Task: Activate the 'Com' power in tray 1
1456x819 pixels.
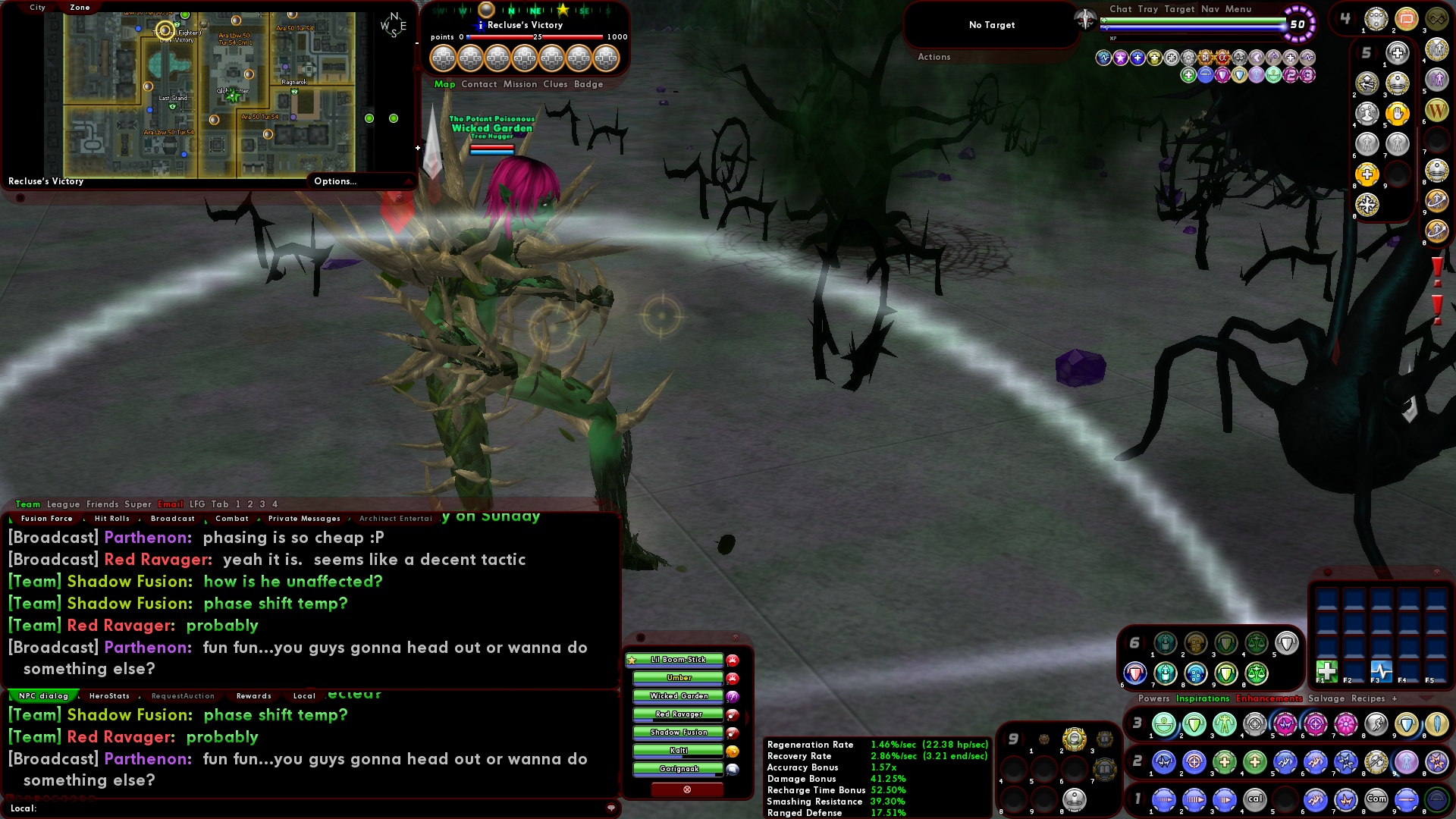Action: pyautogui.click(x=1377, y=799)
